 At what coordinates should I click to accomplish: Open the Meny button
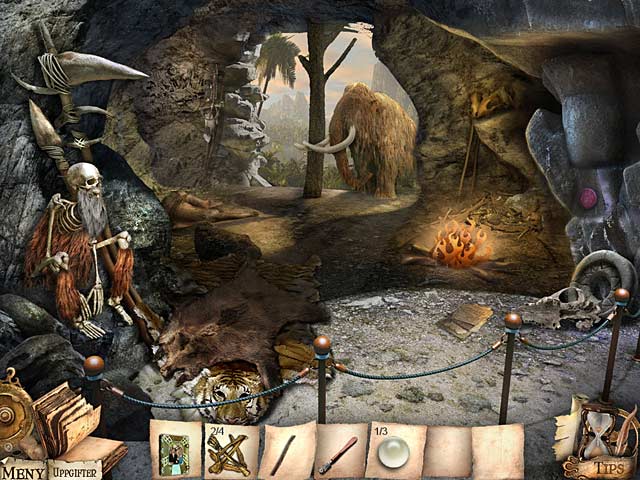[22, 470]
